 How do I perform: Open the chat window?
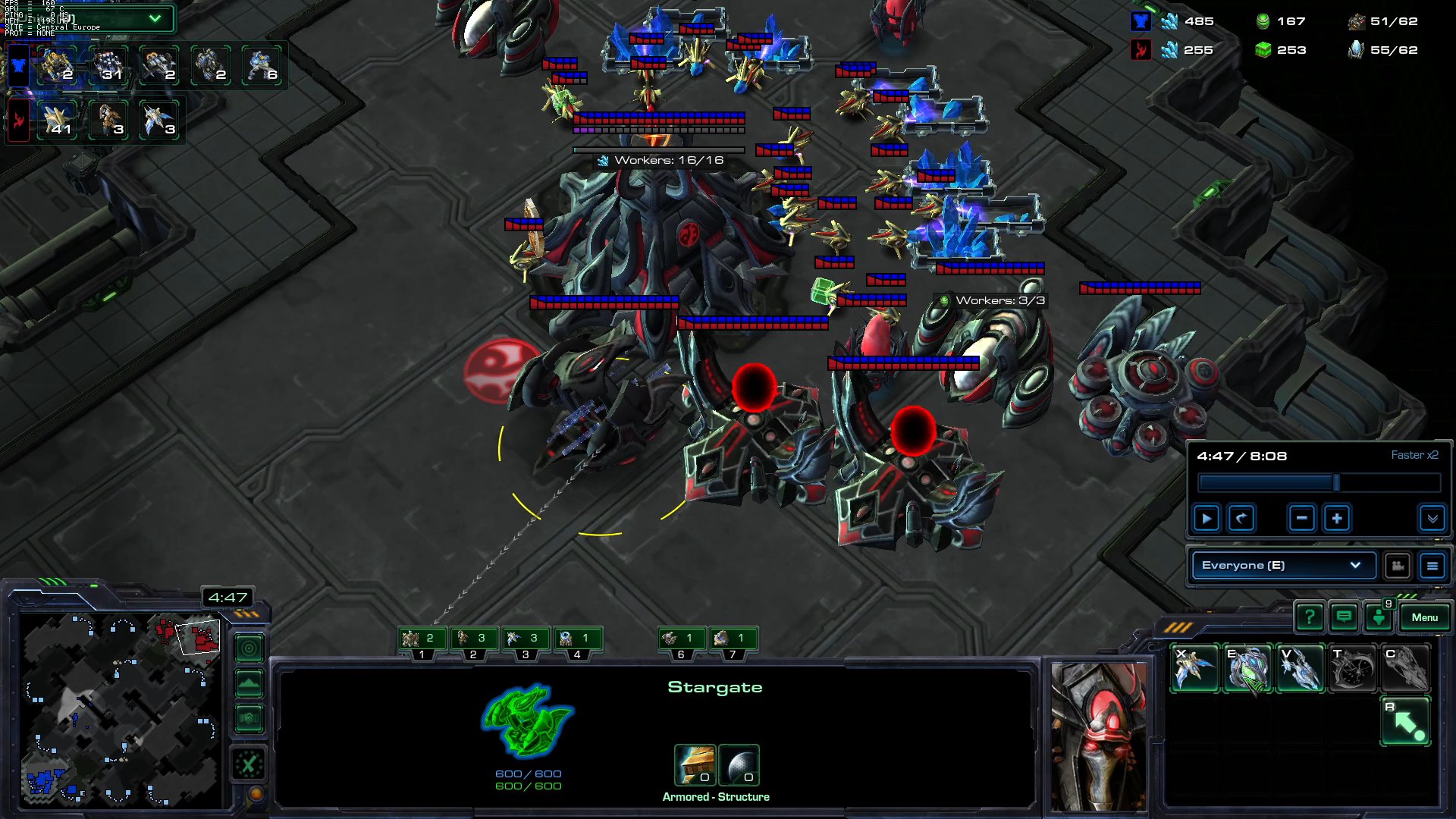click(1343, 617)
